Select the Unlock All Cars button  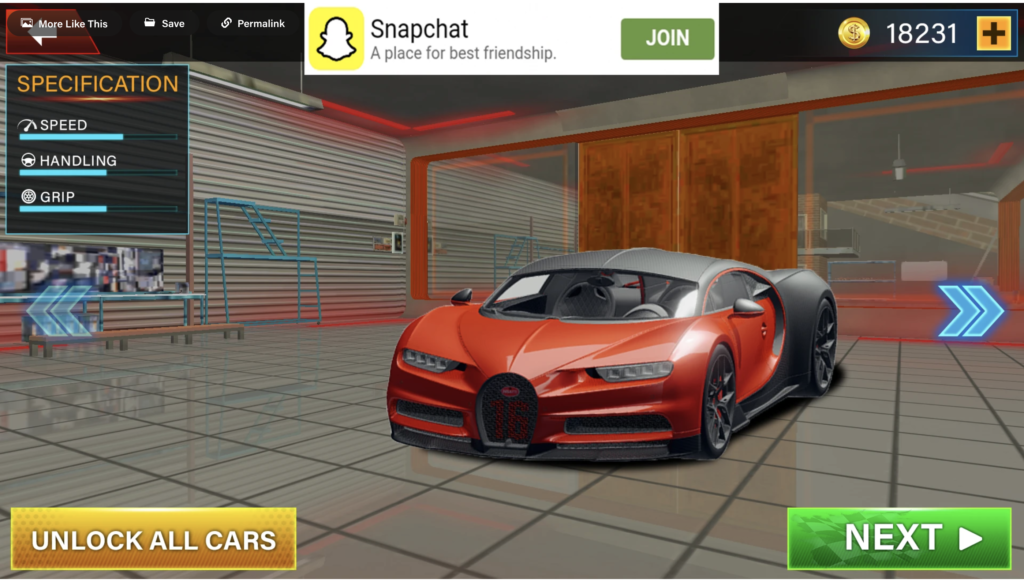[153, 540]
